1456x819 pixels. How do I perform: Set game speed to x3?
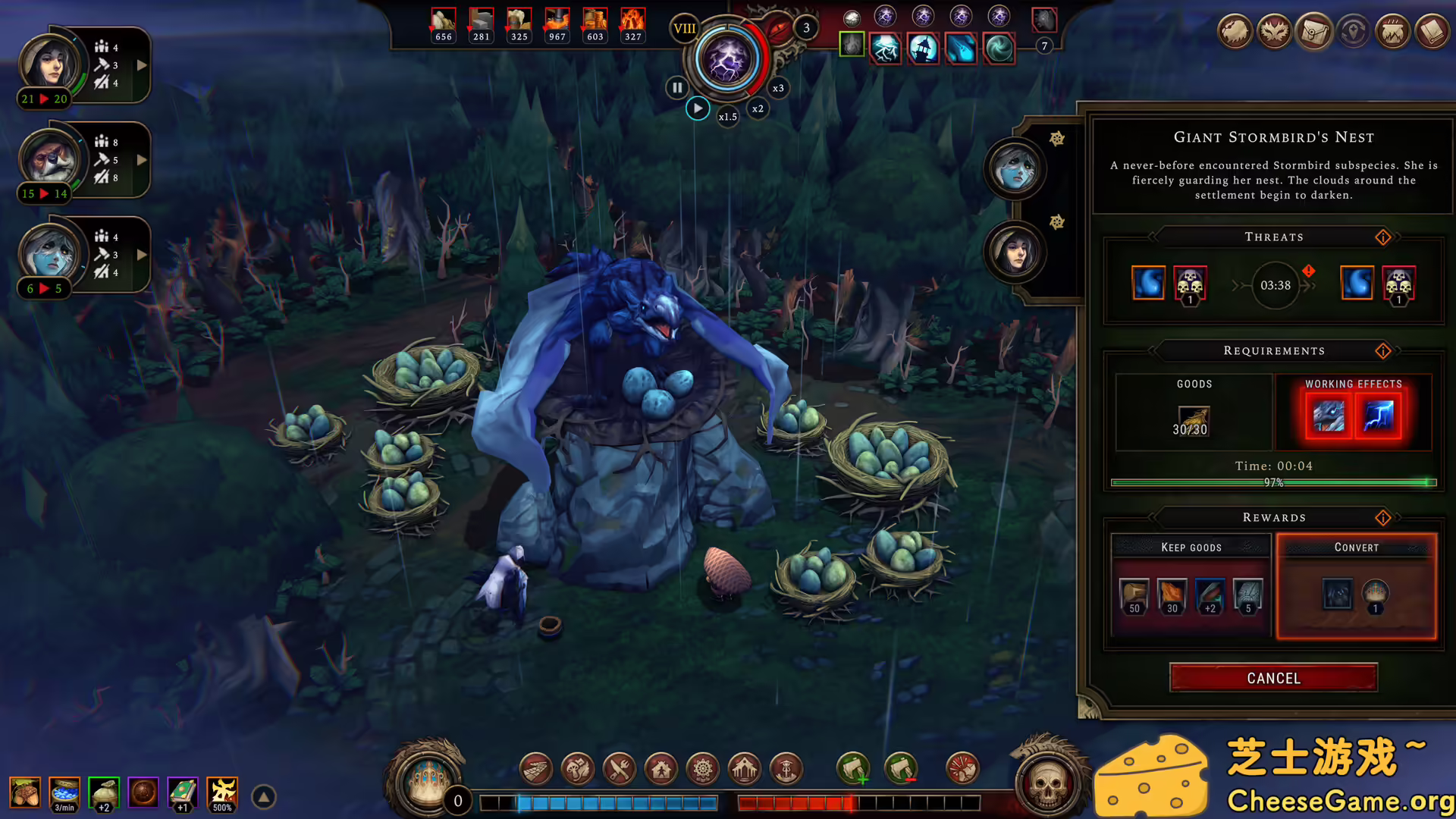pos(778,88)
